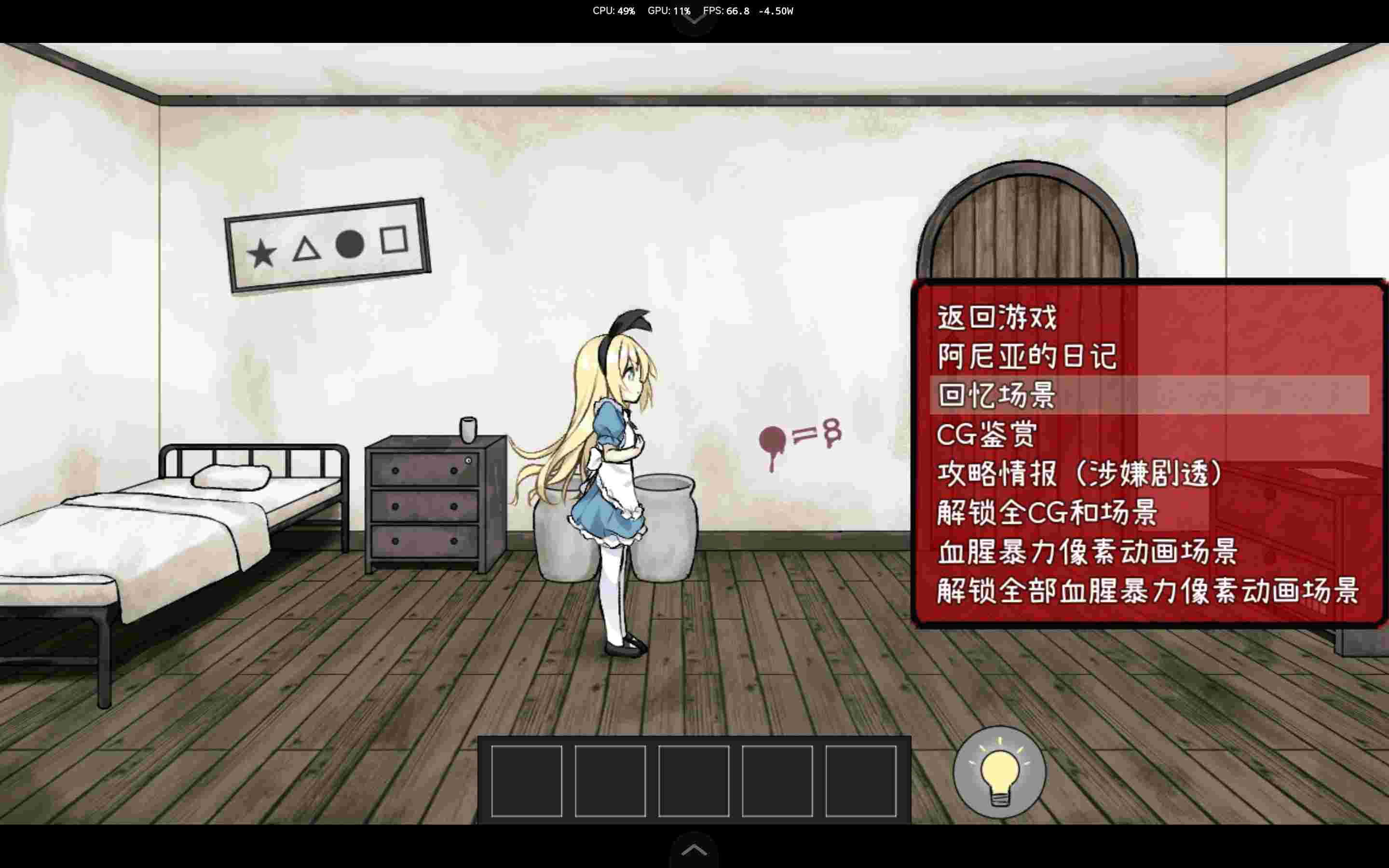Click the top pull-down arrow

694,20
